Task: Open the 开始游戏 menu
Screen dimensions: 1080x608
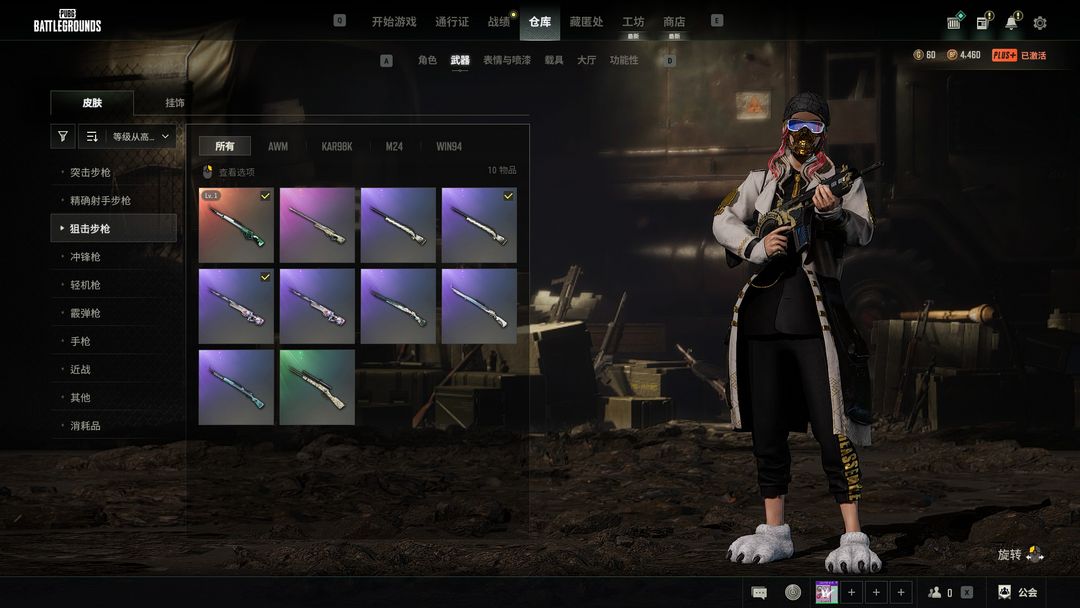Action: pos(393,21)
